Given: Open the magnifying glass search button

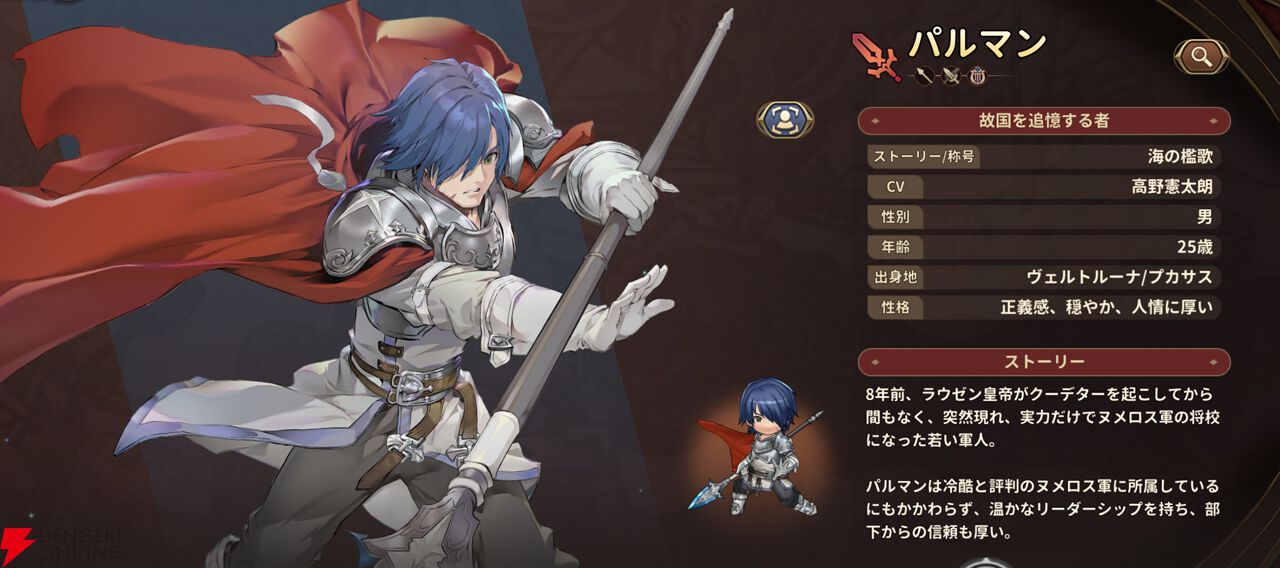Looking at the screenshot, I should click(x=1201, y=57).
